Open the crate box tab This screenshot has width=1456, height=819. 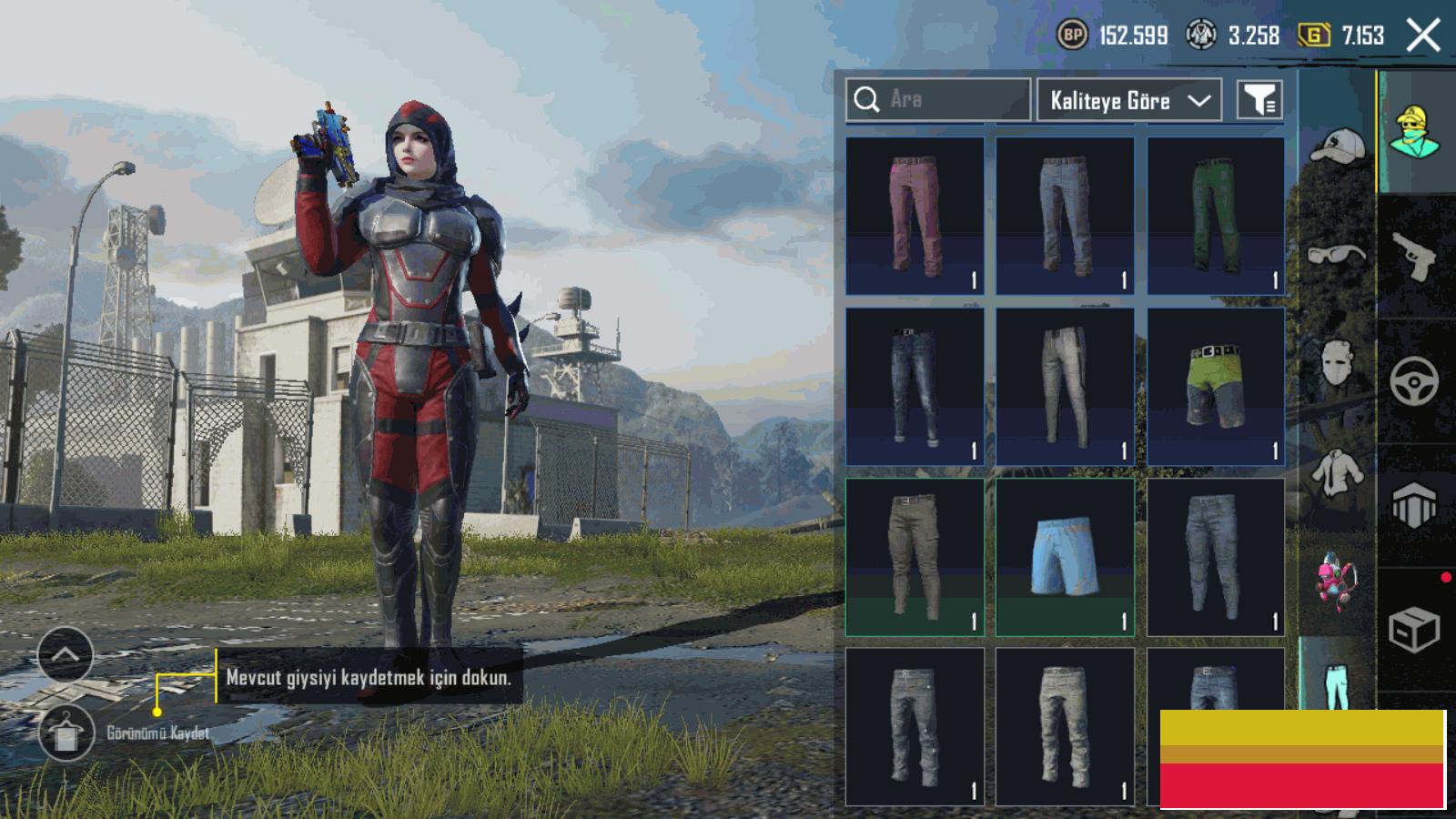point(1414,628)
